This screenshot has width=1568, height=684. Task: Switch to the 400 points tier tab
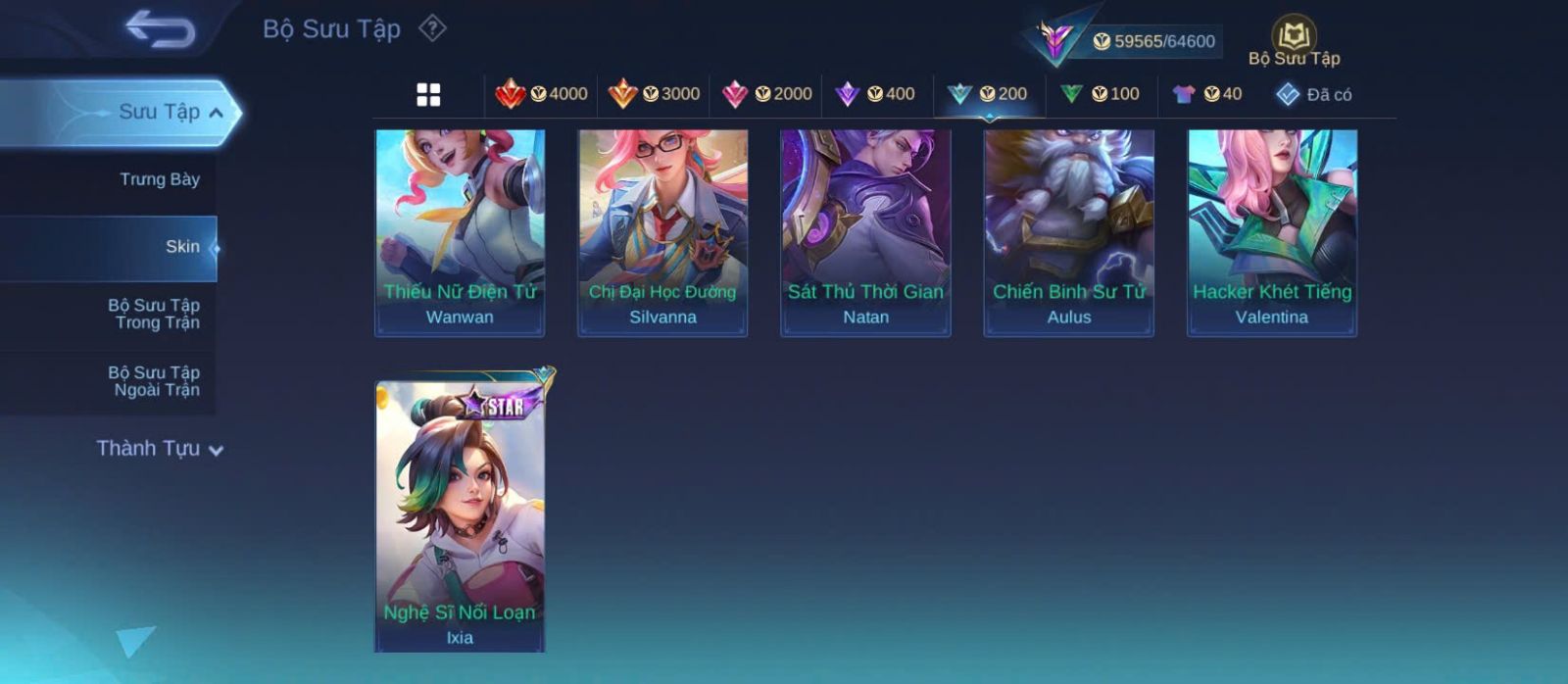pyautogui.click(x=875, y=94)
